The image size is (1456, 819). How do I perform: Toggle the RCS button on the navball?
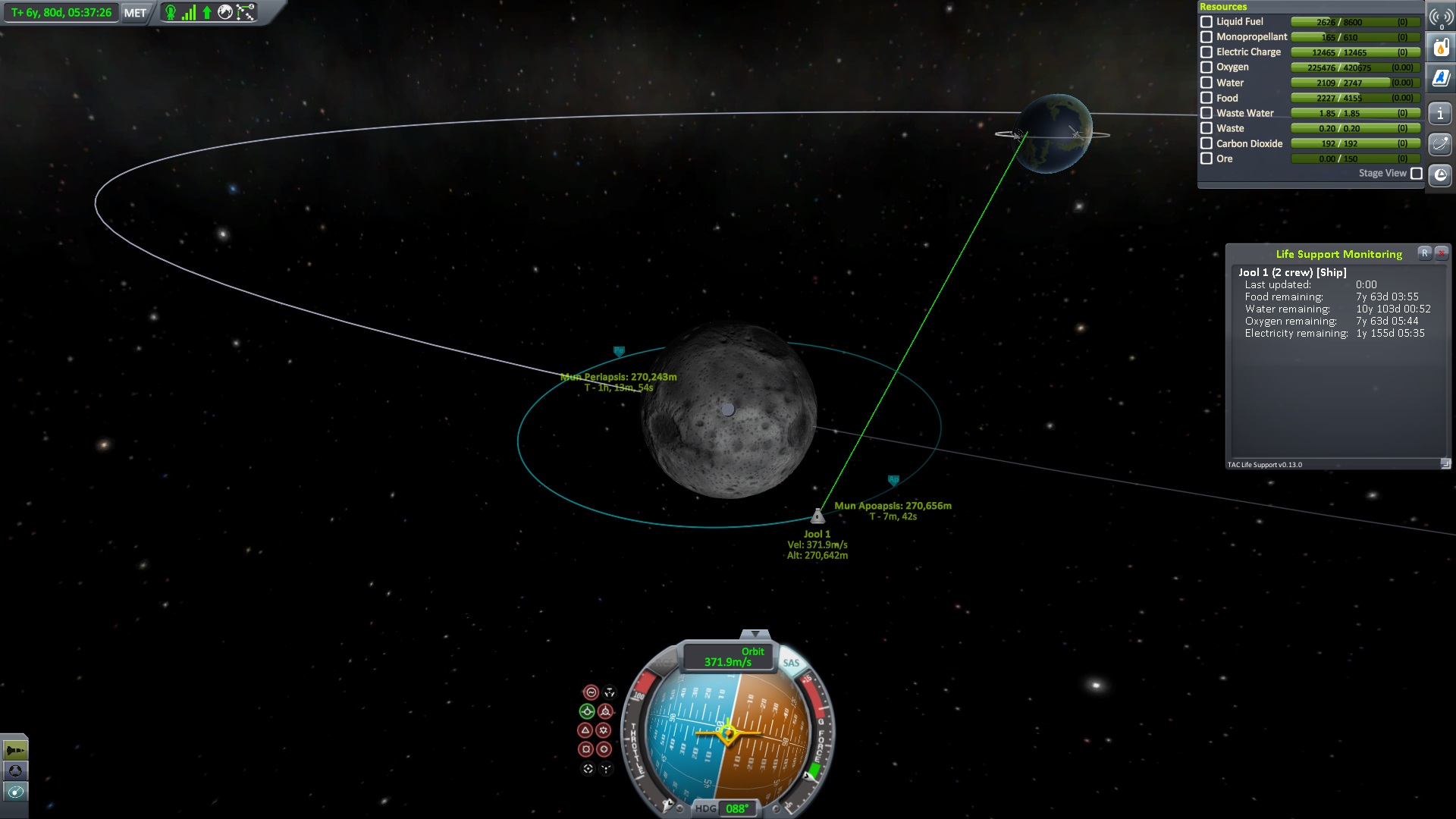point(663,663)
